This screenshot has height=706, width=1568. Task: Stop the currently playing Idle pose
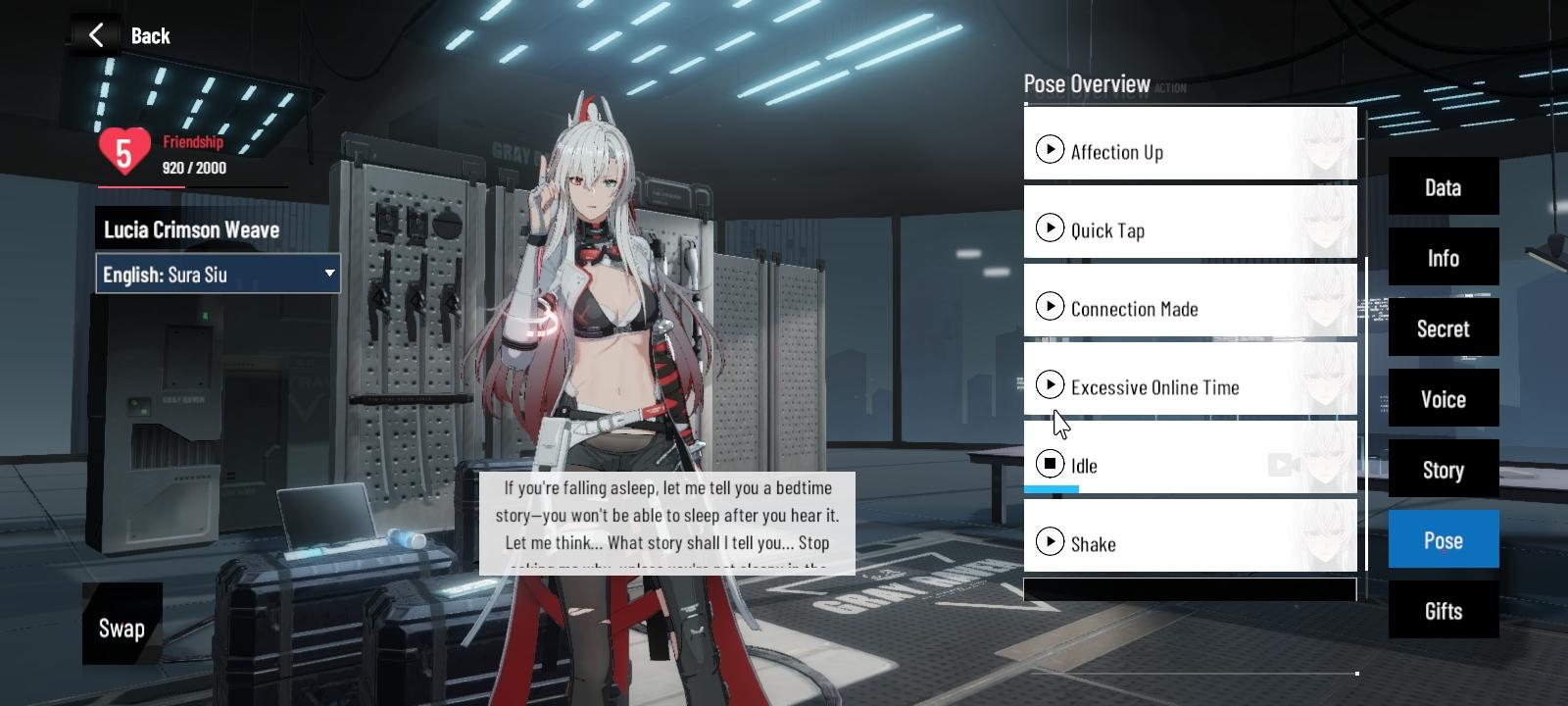tap(1049, 463)
